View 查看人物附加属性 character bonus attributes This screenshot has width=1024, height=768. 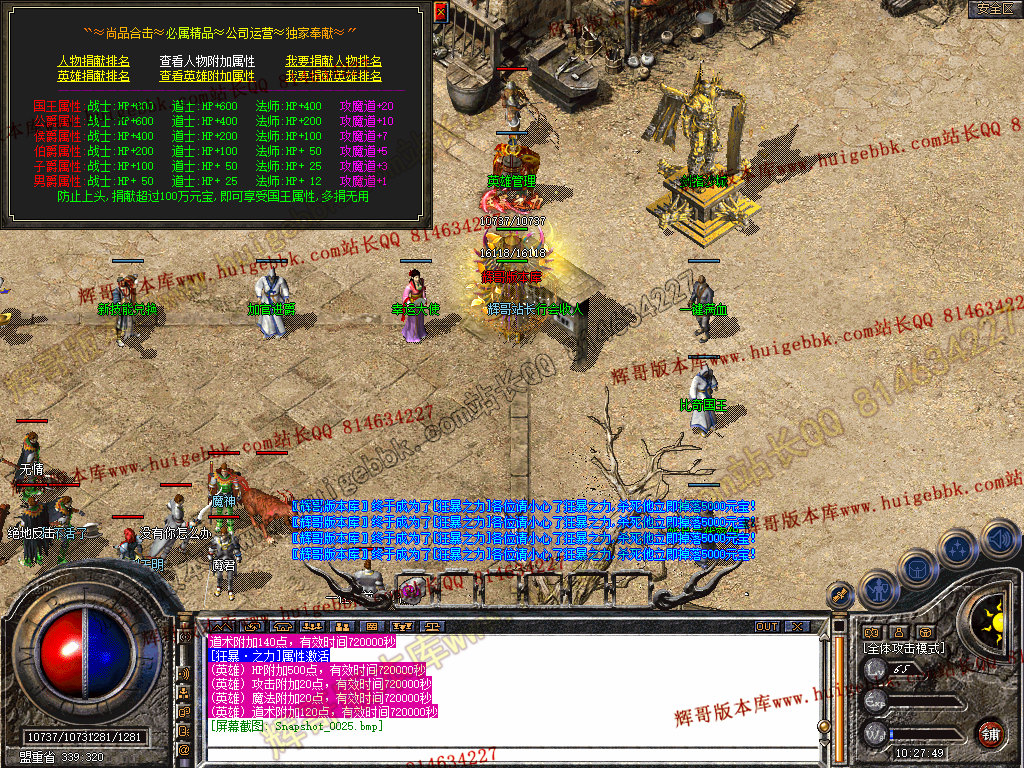[x=207, y=61]
